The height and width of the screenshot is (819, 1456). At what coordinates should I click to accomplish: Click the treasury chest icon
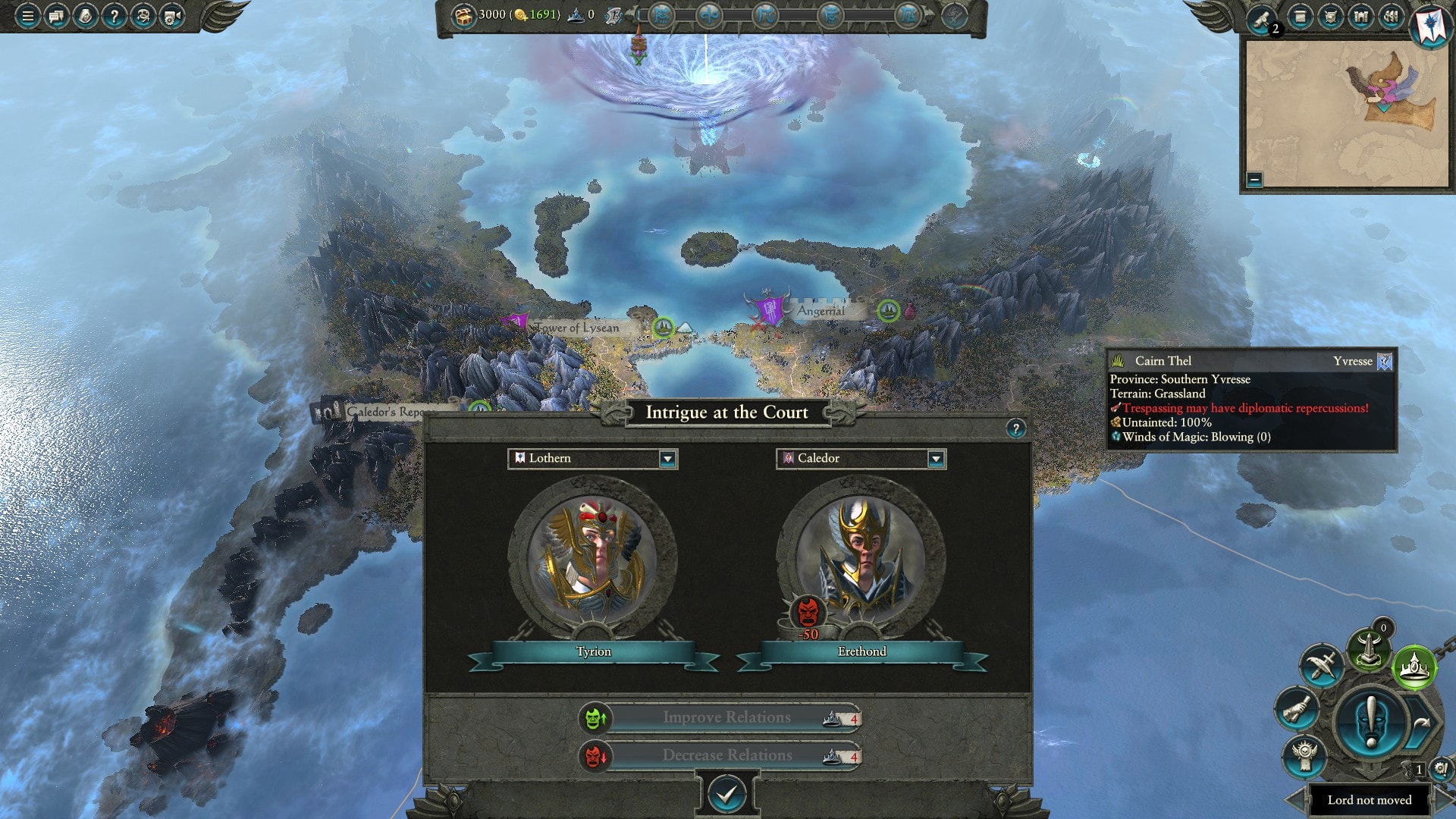tap(463, 15)
